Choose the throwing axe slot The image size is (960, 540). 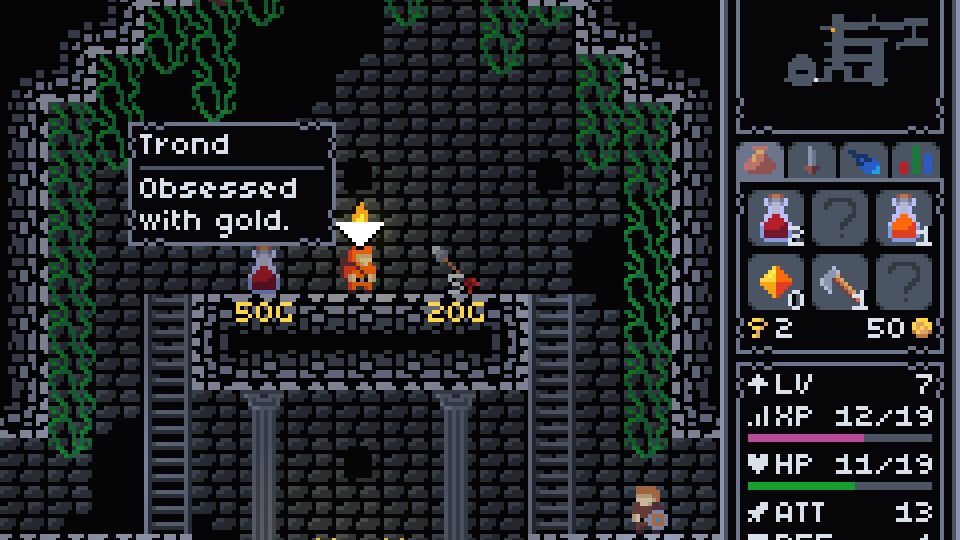coord(840,284)
